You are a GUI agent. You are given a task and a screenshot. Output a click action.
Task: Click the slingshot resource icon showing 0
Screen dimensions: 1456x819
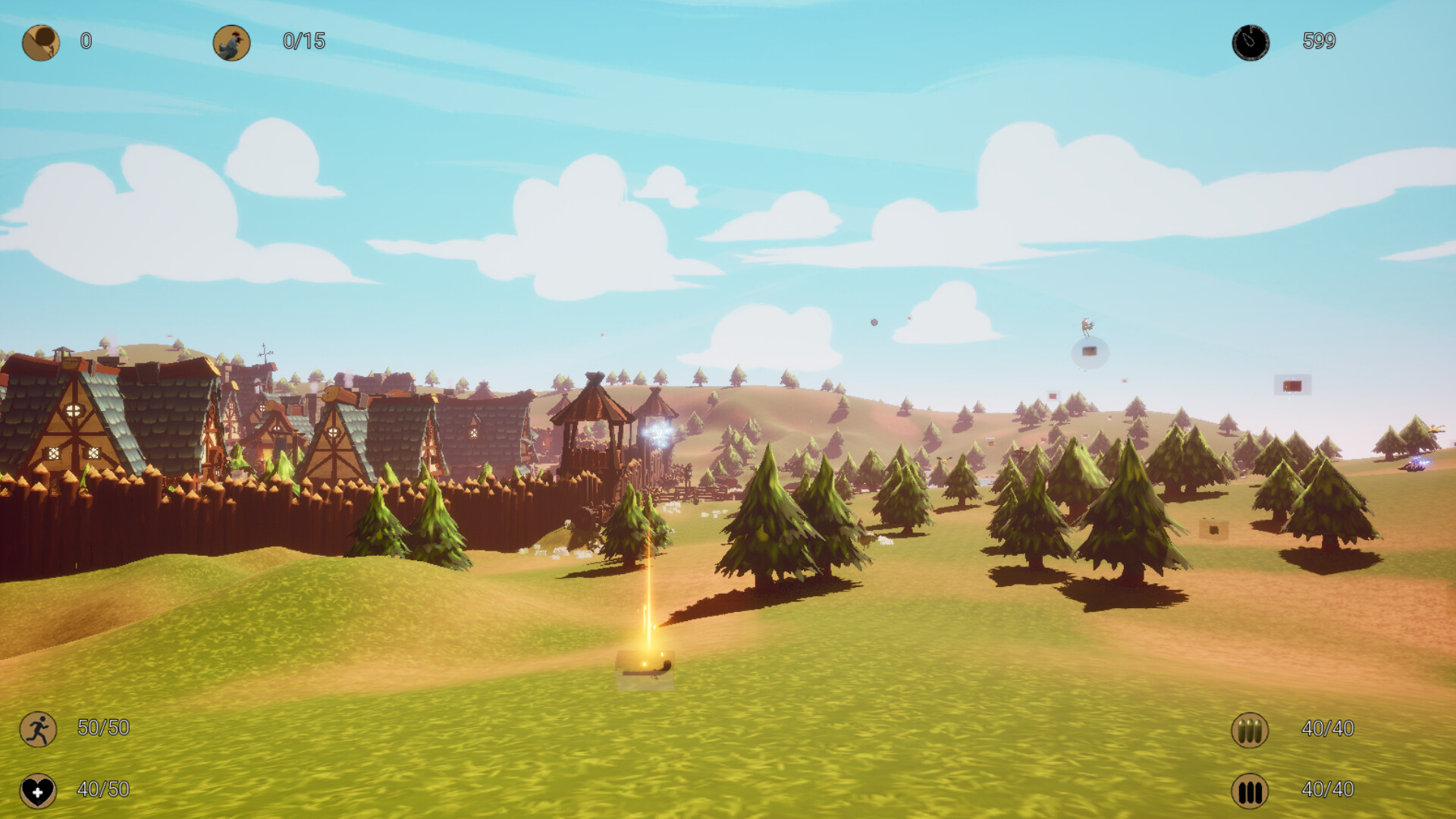tap(39, 42)
